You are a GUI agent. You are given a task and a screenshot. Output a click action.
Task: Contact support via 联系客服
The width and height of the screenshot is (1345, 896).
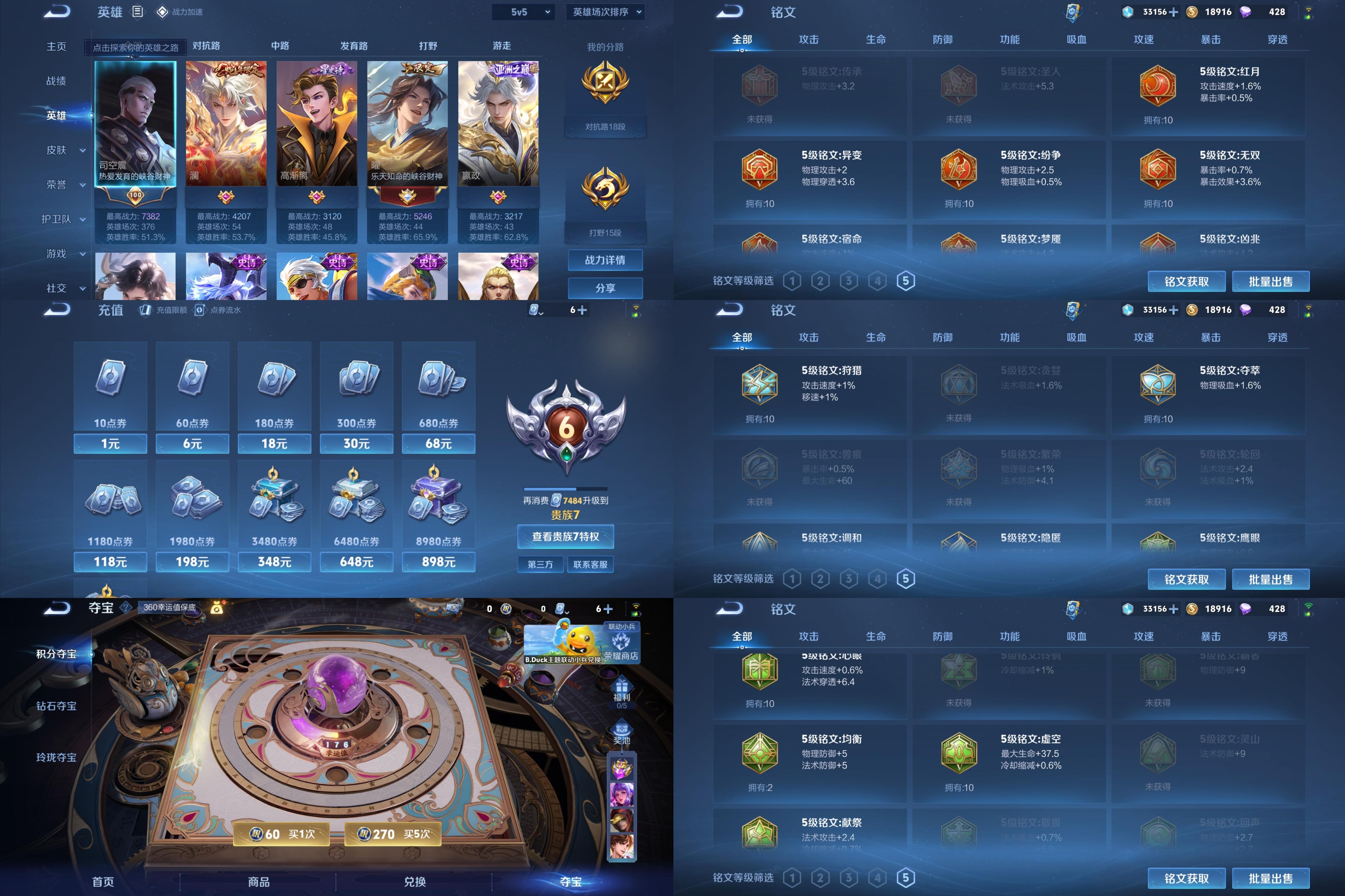coord(590,565)
